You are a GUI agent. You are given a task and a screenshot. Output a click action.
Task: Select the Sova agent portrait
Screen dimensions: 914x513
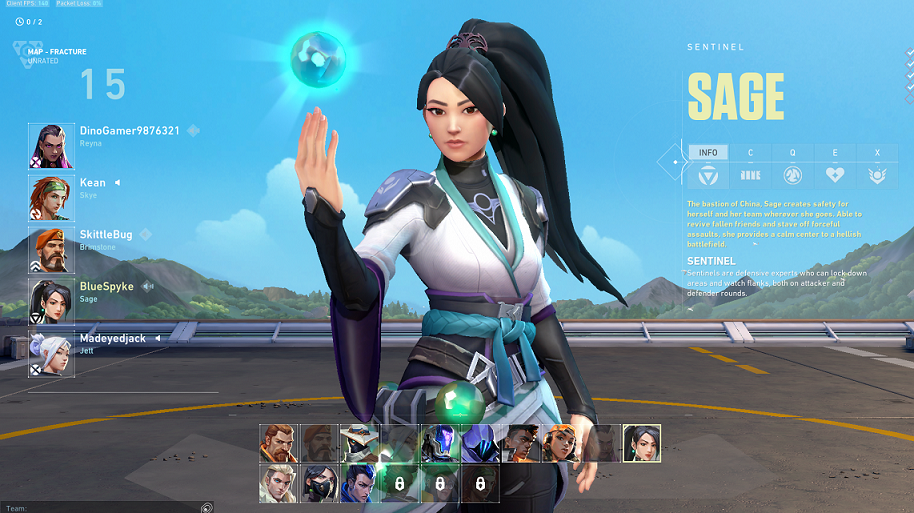[x=279, y=482]
